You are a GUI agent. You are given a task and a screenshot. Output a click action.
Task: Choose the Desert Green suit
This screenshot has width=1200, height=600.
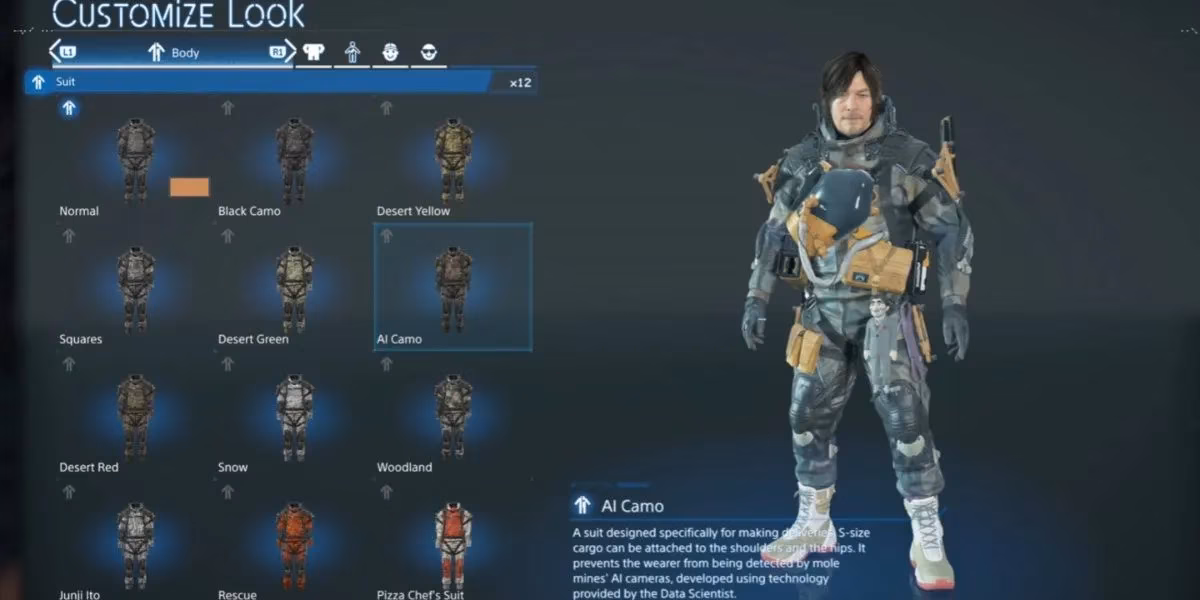294,288
